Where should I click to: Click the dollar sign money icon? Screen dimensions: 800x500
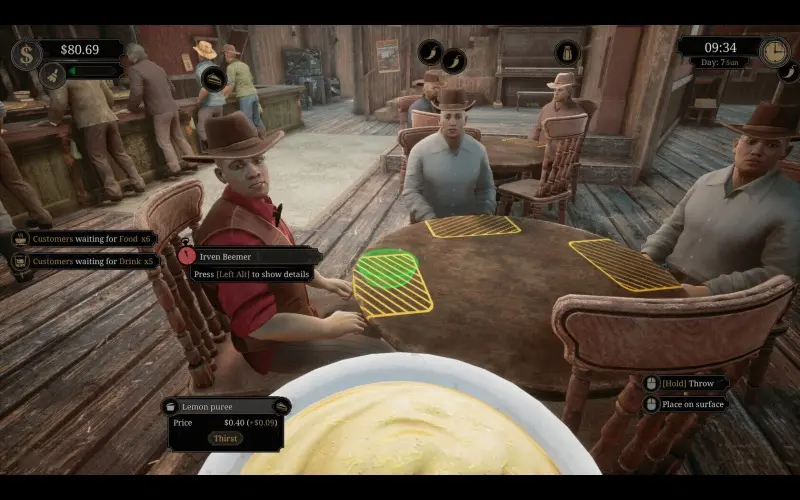pyautogui.click(x=27, y=53)
